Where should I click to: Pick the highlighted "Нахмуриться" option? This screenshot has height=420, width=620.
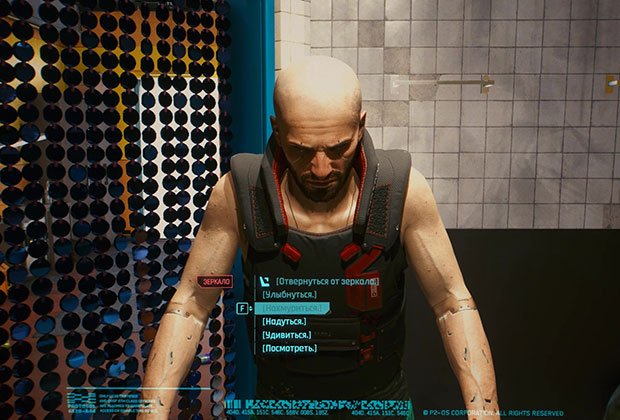click(x=293, y=309)
